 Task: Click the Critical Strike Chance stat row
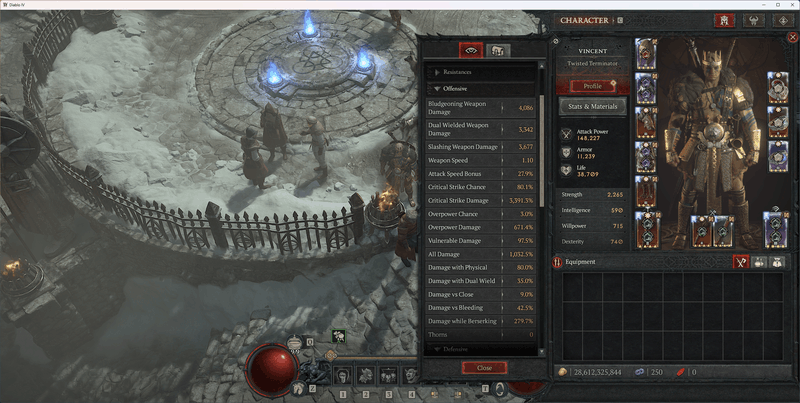(x=481, y=186)
